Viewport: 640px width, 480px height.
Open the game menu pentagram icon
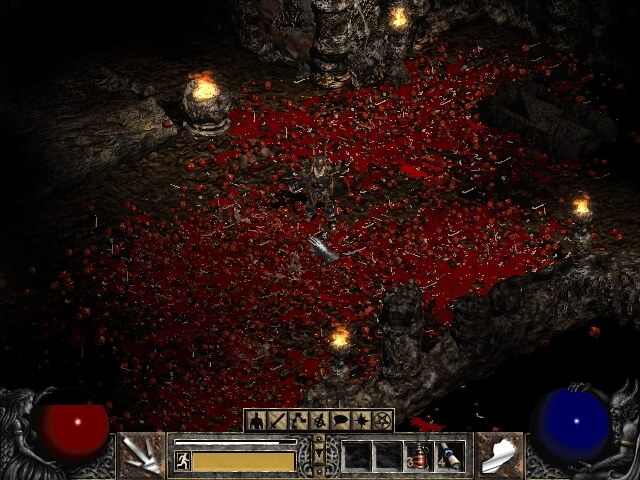(x=382, y=421)
